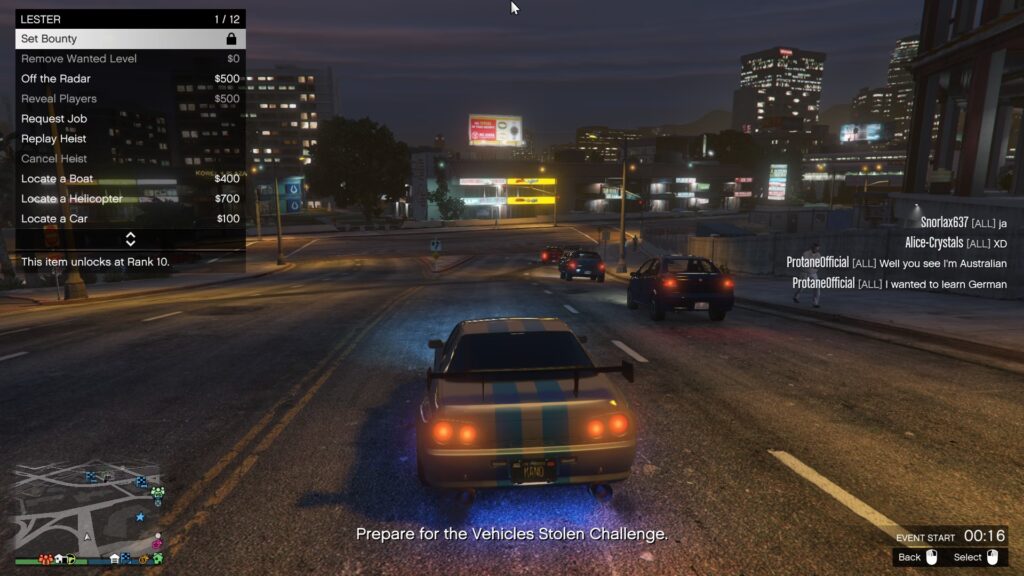Screen dimensions: 1024x576
Task: Open the Replay Heist entry
Action: pos(130,139)
